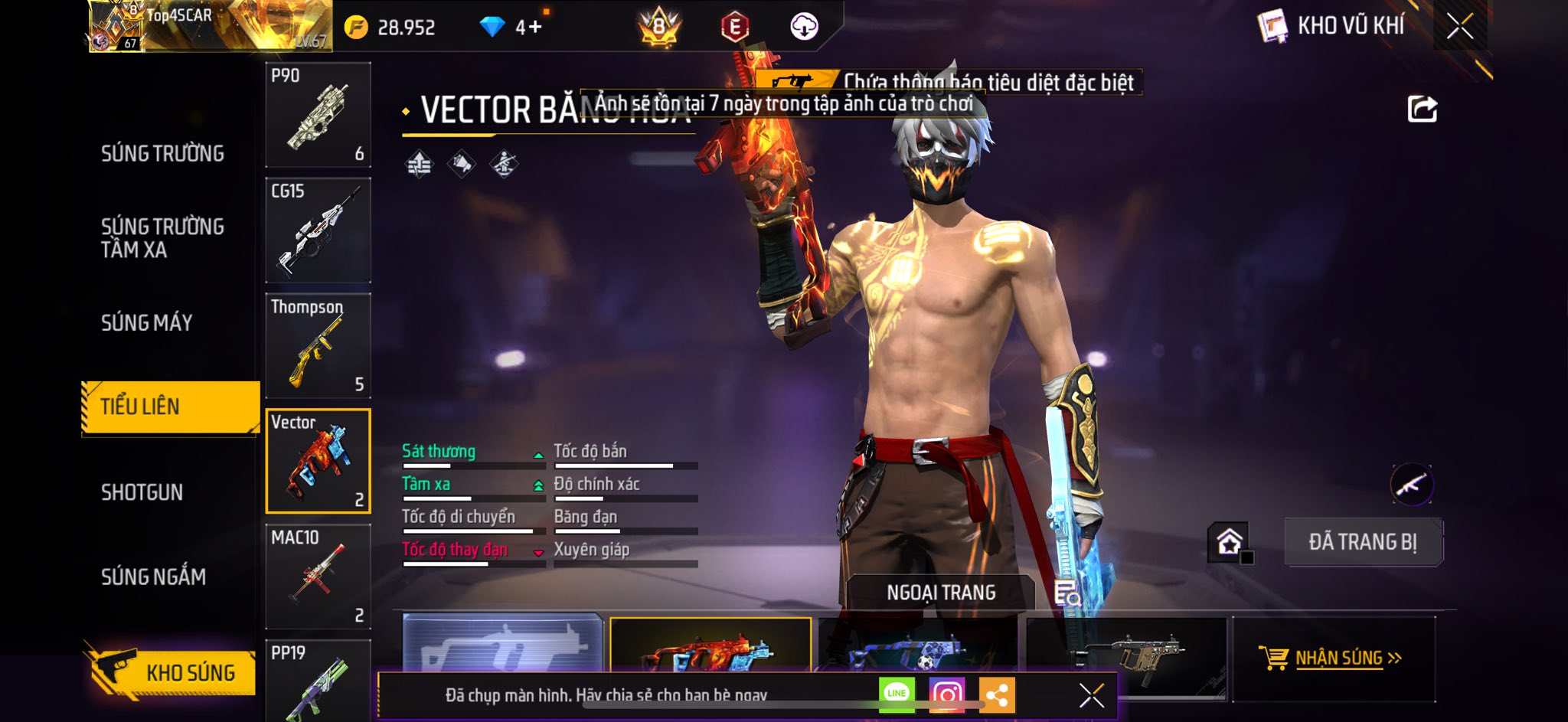
Task: Click the Đã Trang Bị button
Action: [x=1363, y=542]
